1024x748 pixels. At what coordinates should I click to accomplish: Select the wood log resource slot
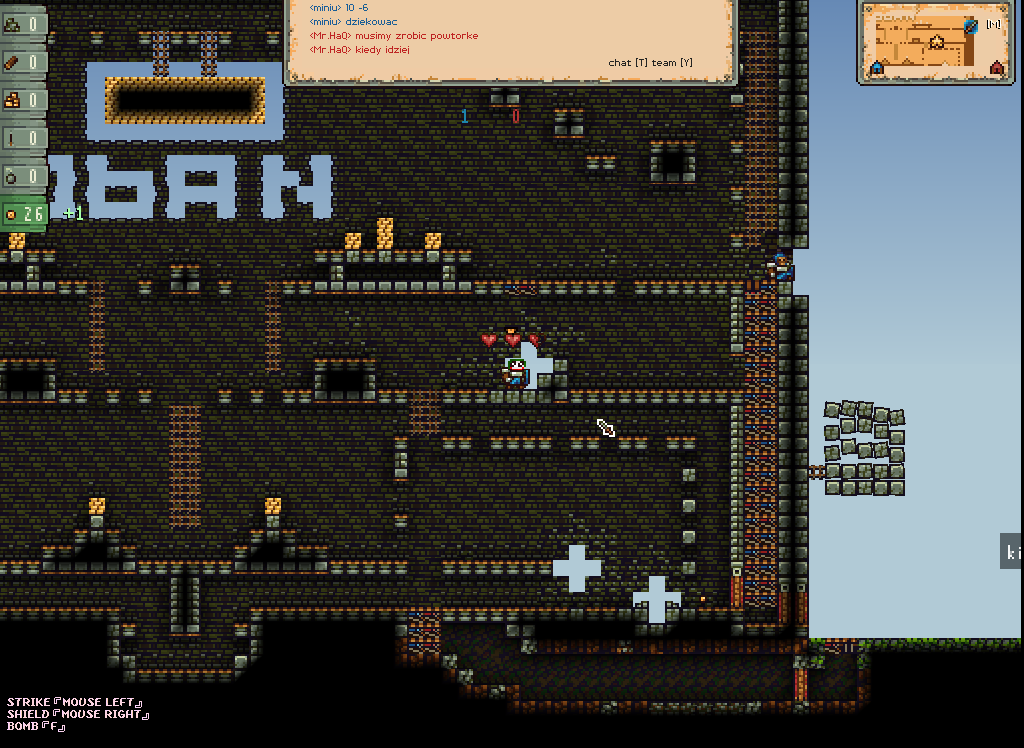(x=24, y=62)
